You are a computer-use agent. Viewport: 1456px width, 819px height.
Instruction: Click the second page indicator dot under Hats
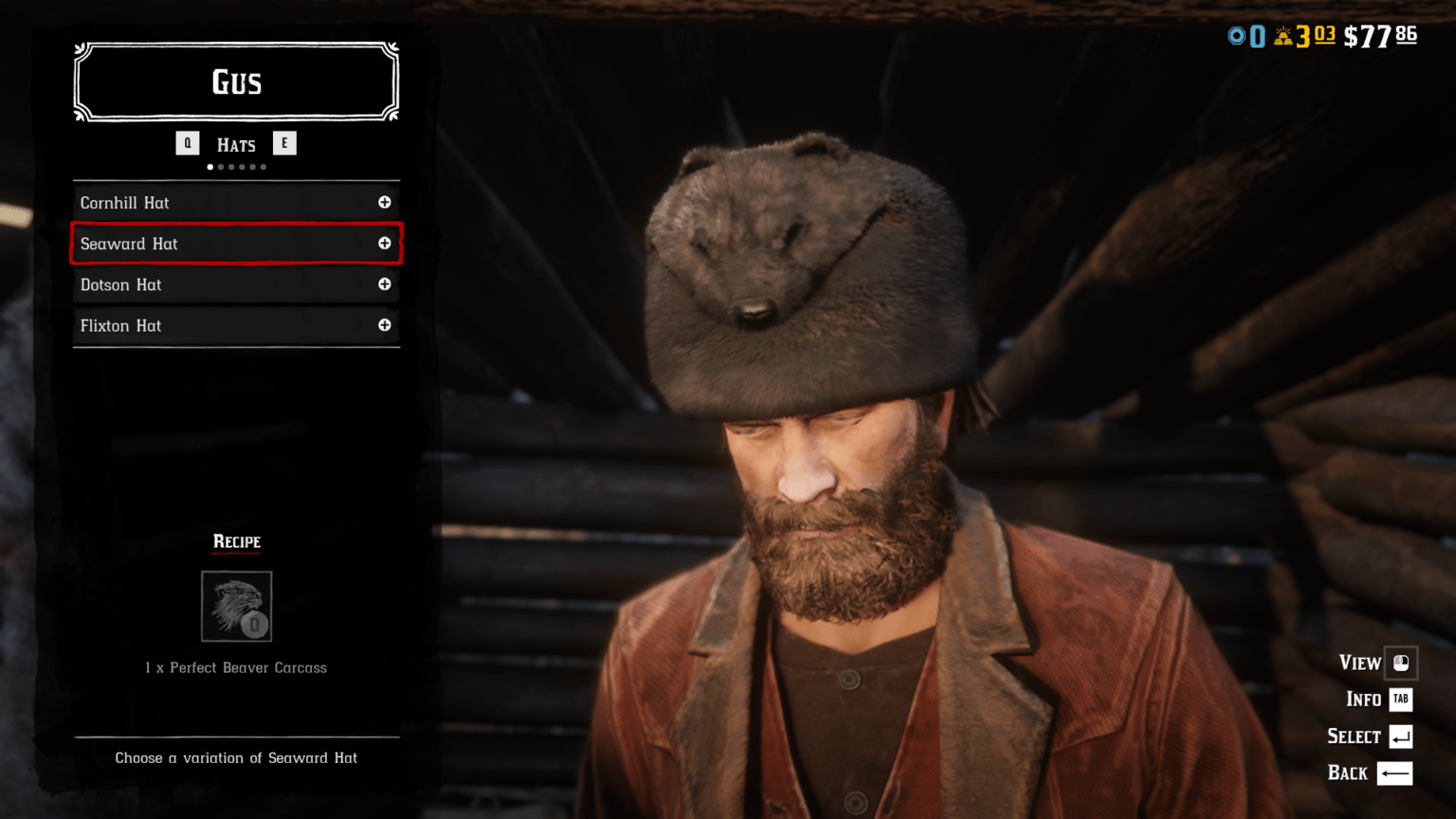tap(221, 167)
